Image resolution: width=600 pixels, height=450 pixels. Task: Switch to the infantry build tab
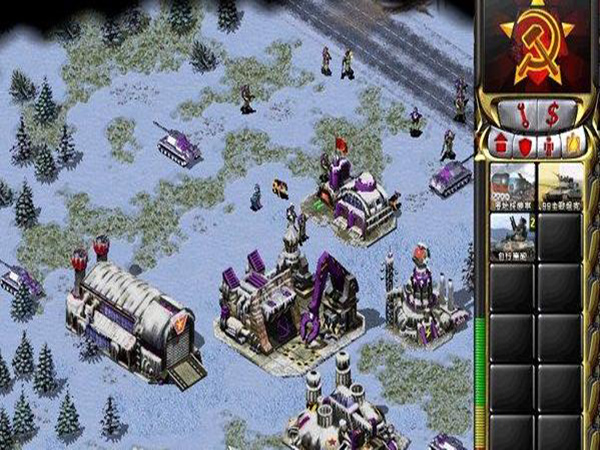547,144
